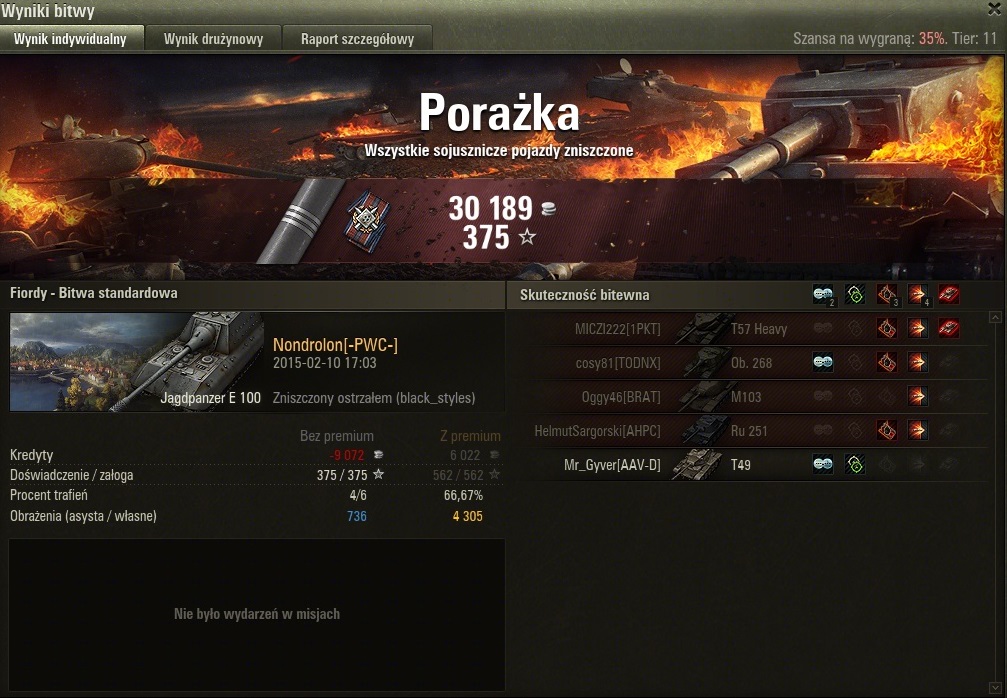The height and width of the screenshot is (698, 1007).
Task: Close the battle results window
Action: (x=994, y=9)
